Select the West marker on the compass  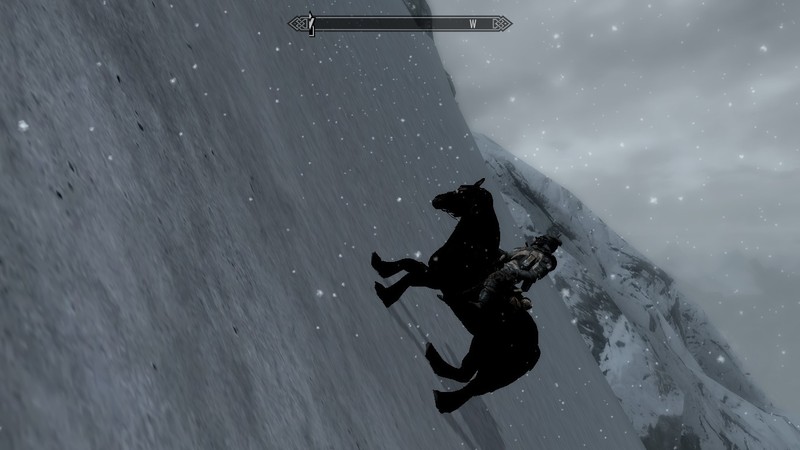tap(472, 23)
